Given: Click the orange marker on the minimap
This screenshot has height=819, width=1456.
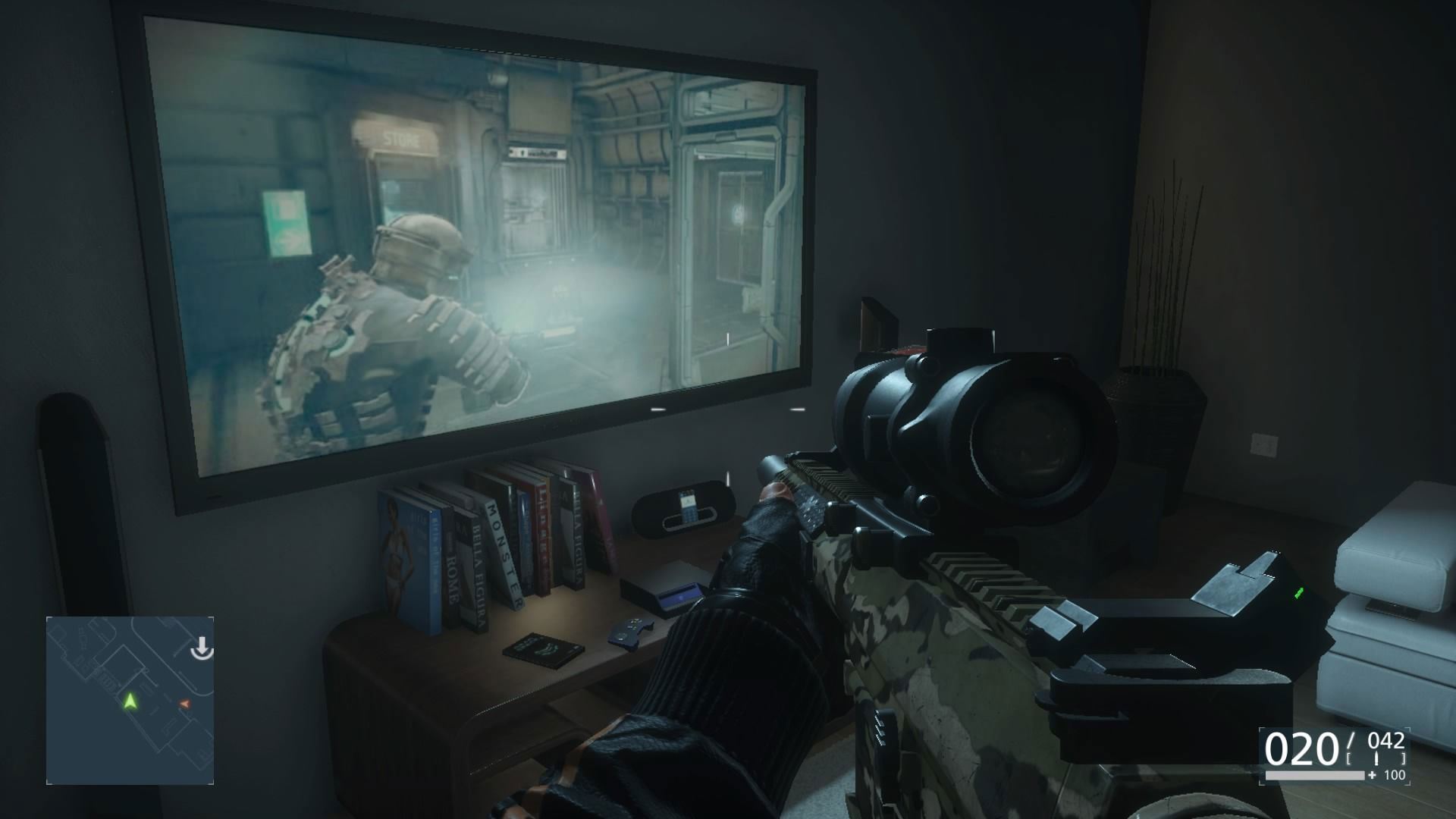Looking at the screenshot, I should pos(184,704).
